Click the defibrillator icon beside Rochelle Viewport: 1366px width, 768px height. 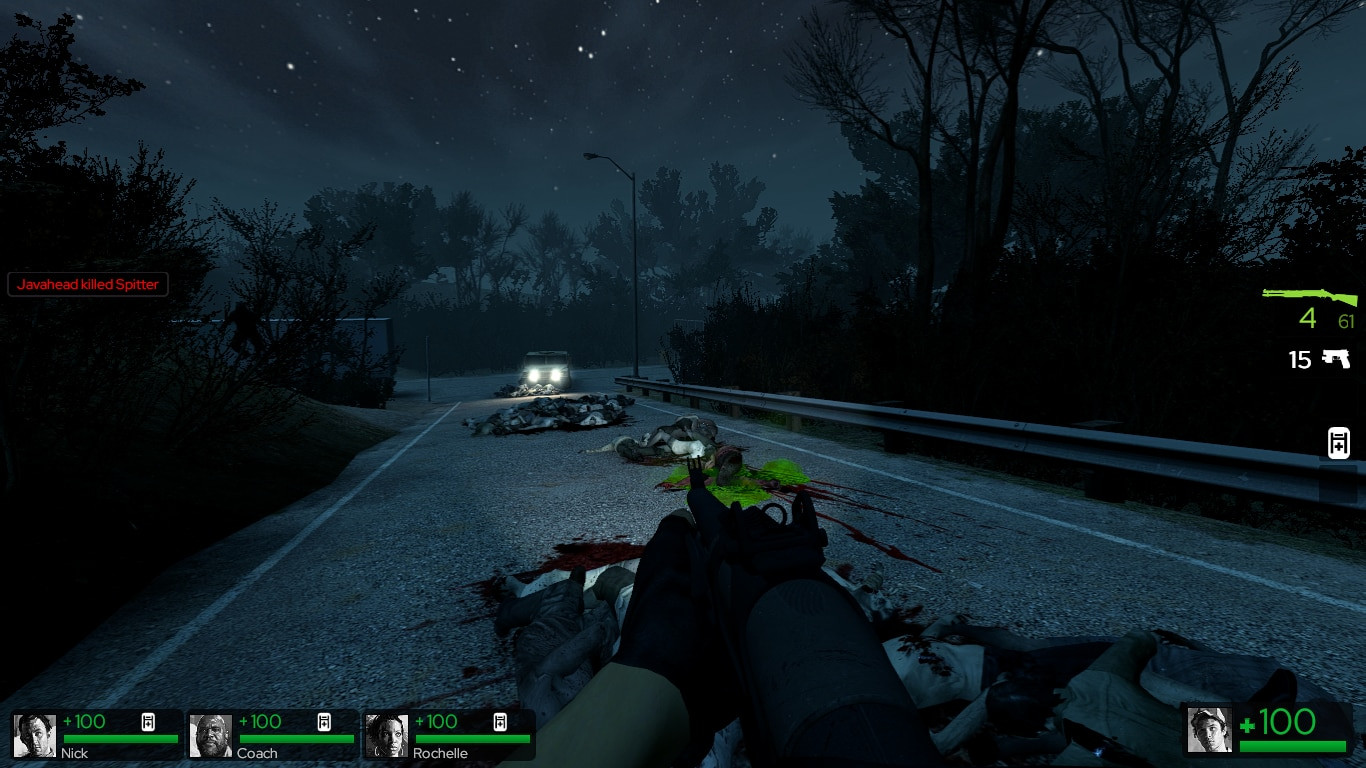[499, 721]
